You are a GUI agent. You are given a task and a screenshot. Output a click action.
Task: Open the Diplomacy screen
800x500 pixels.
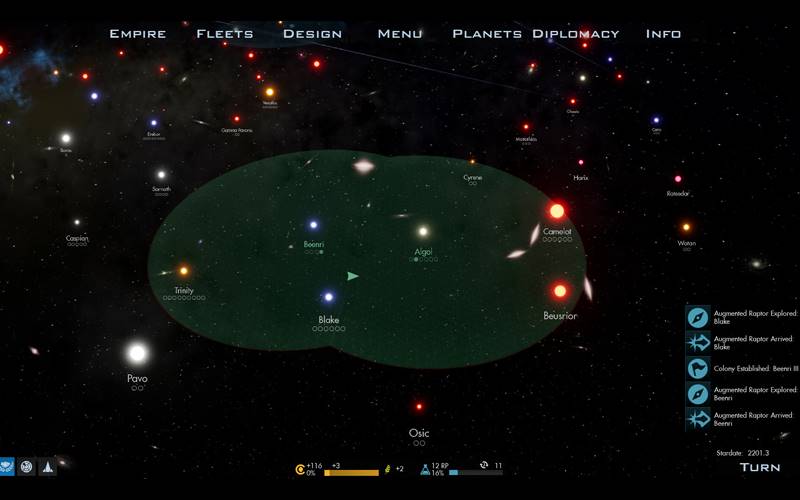(x=576, y=34)
